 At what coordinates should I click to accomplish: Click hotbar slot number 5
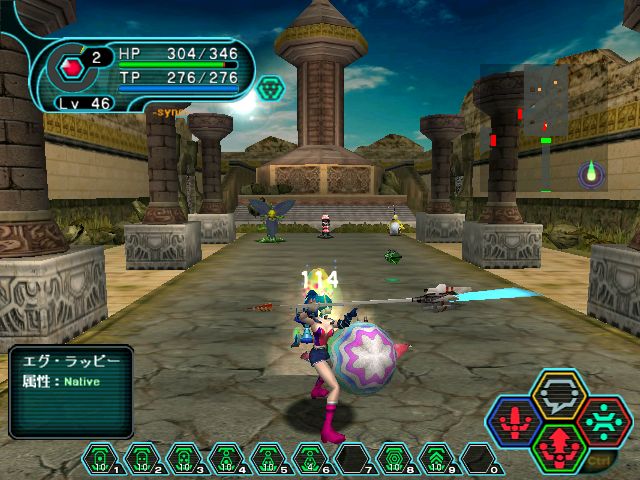tap(267, 457)
